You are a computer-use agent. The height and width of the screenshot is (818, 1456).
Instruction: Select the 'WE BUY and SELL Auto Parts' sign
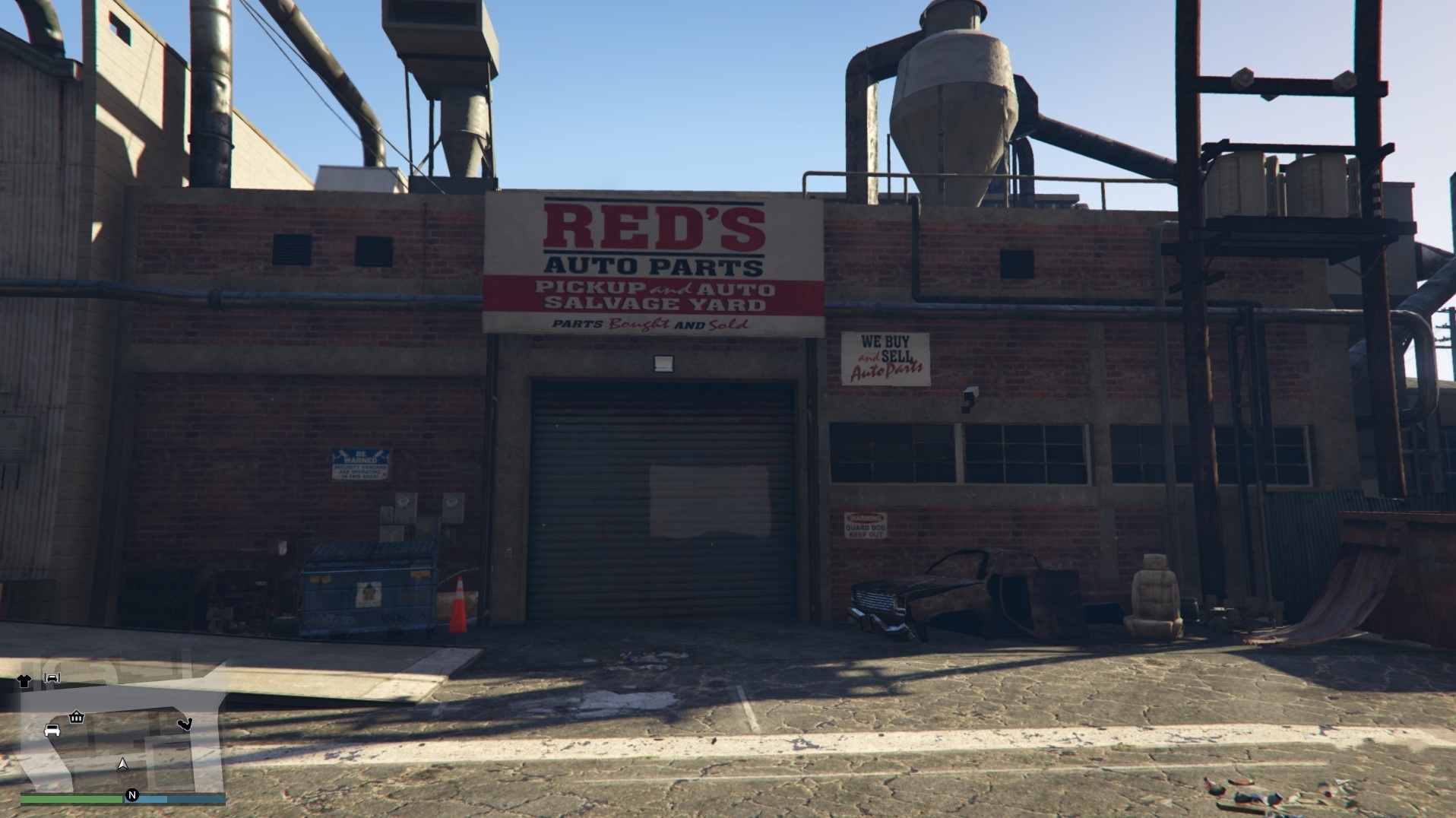(x=885, y=356)
